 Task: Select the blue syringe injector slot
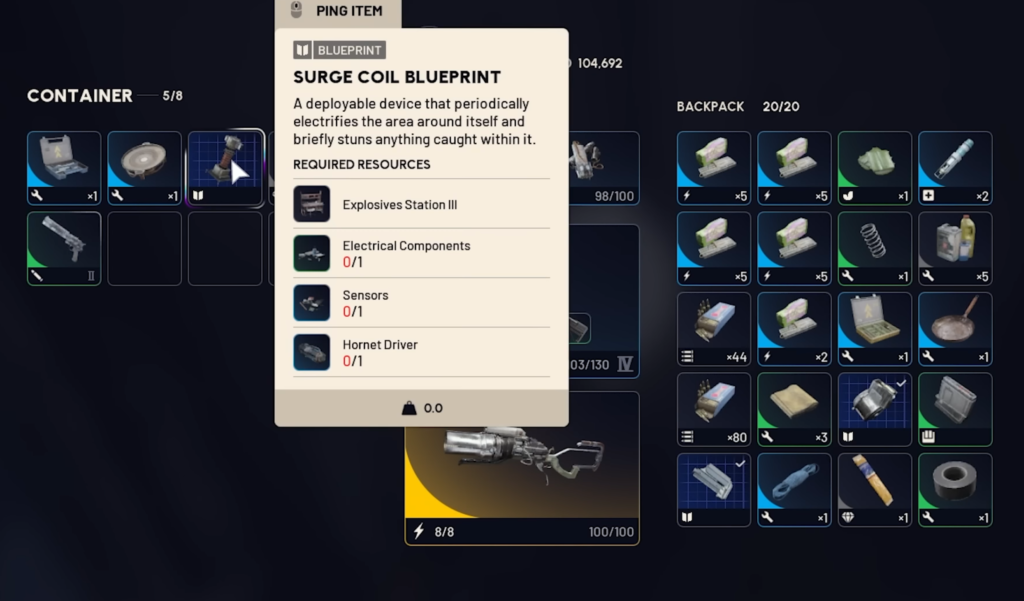pos(955,168)
